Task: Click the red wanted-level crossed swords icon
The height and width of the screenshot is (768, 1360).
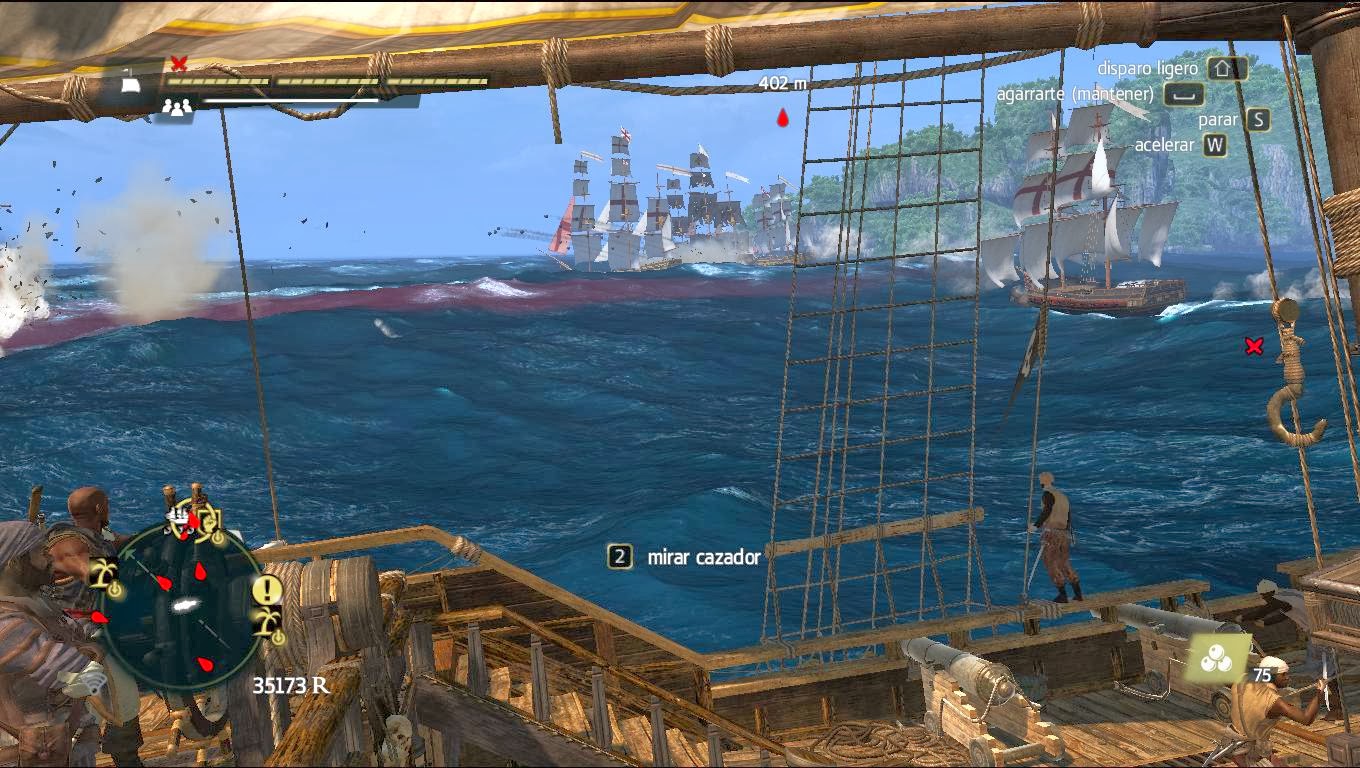Action: point(179,64)
